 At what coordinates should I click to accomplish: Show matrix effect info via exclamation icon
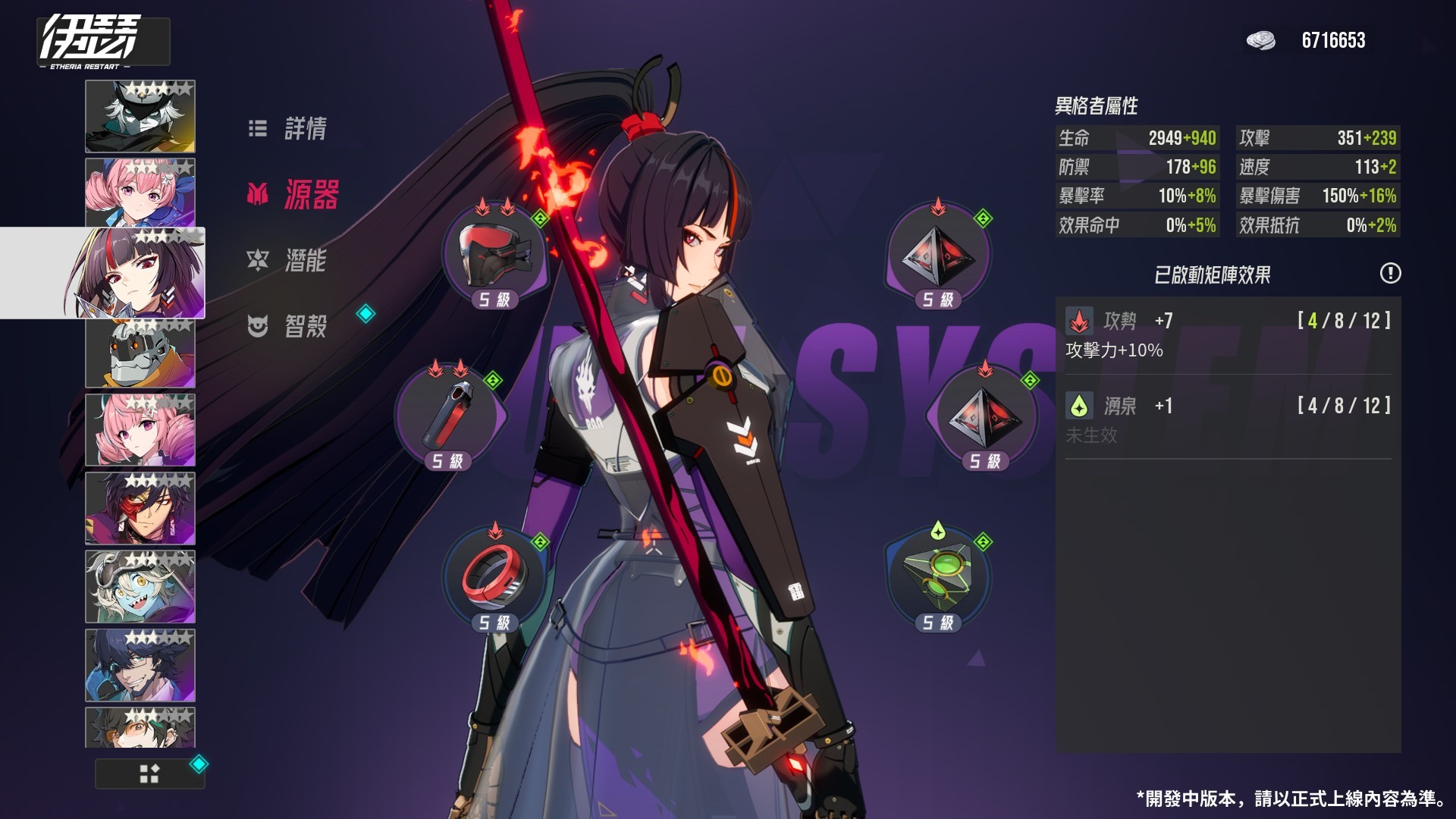coord(1390,274)
